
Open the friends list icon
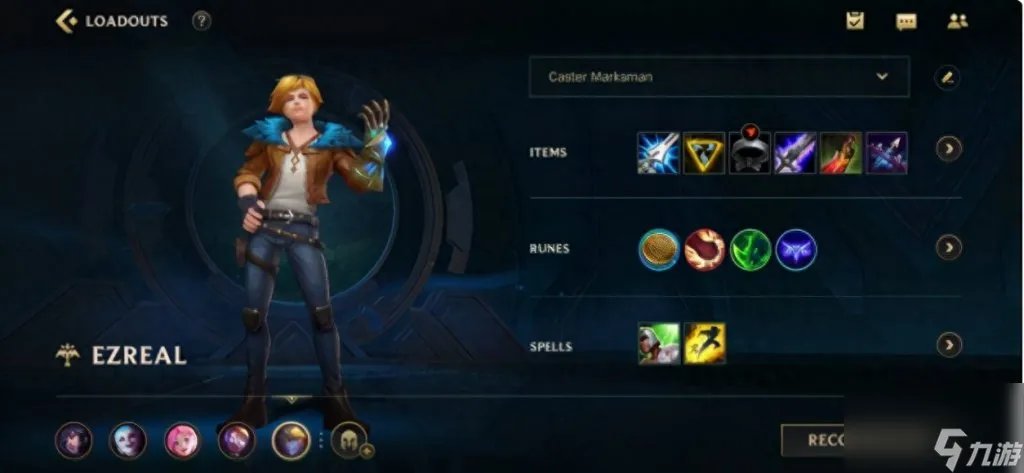point(957,21)
